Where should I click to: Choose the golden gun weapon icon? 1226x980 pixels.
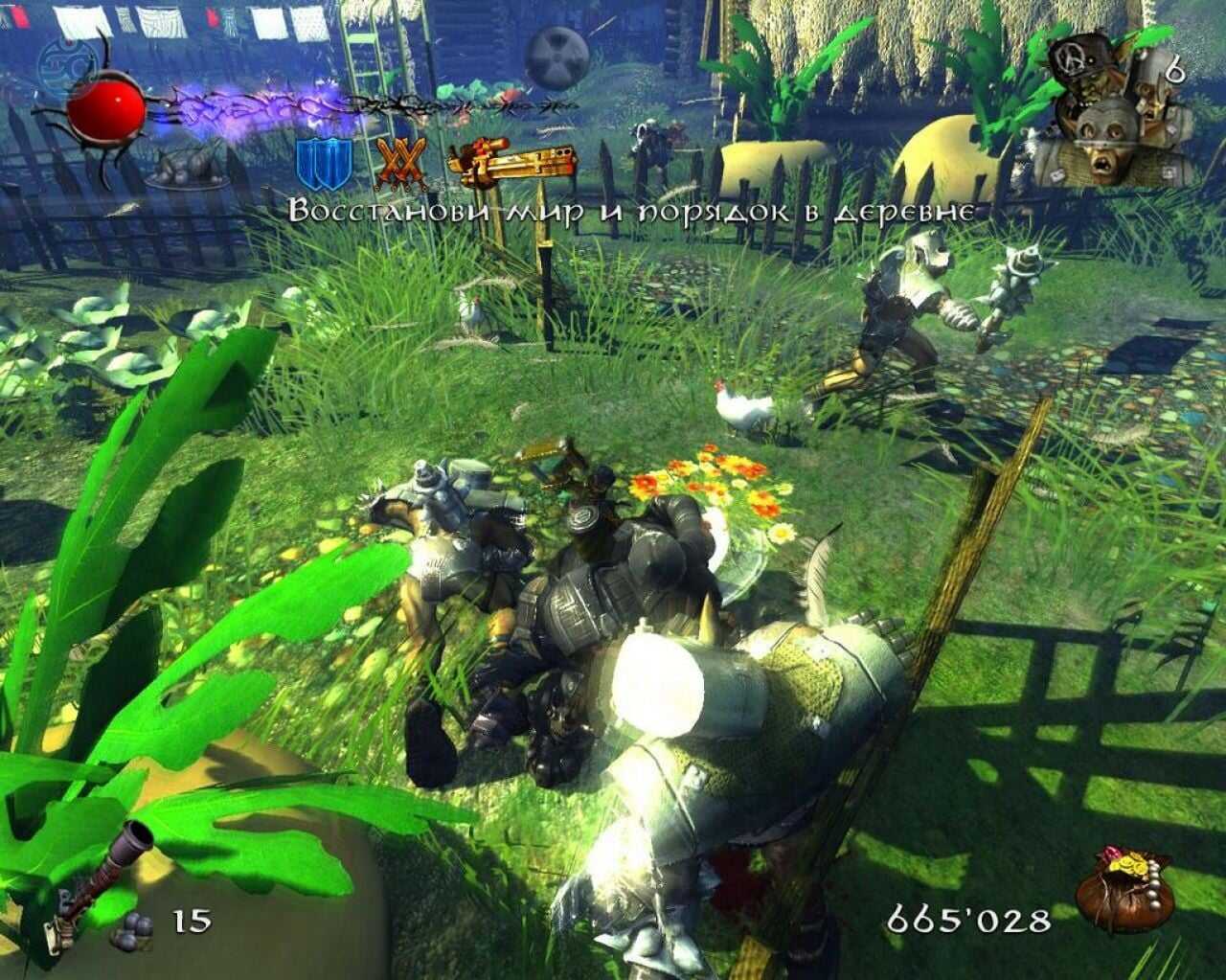(x=512, y=163)
